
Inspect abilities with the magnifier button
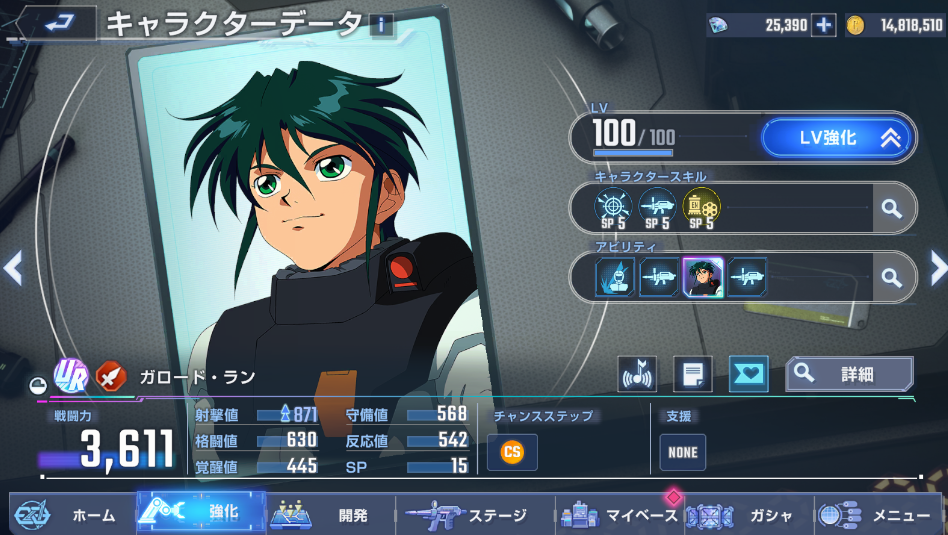pos(891,277)
